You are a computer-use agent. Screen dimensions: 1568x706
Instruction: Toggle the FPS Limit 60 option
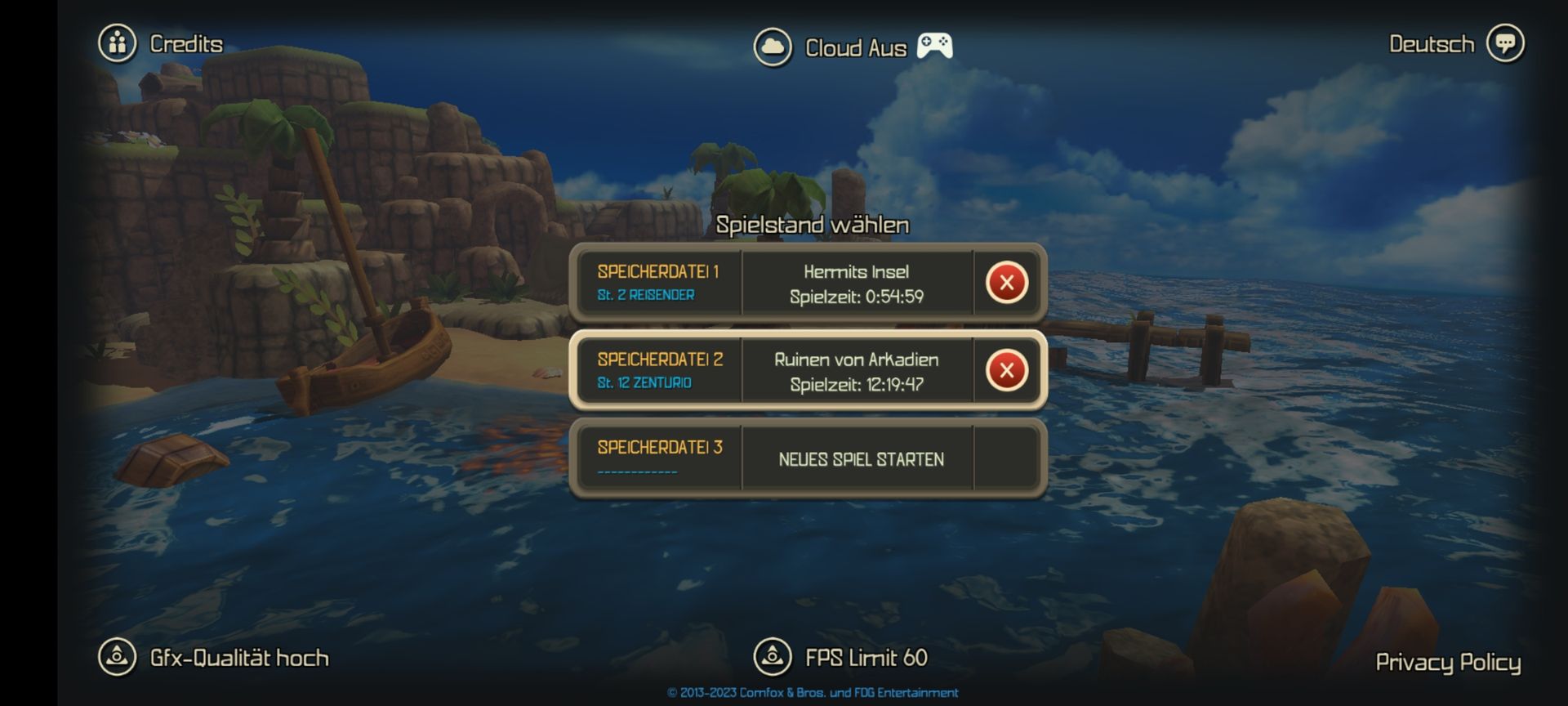841,657
